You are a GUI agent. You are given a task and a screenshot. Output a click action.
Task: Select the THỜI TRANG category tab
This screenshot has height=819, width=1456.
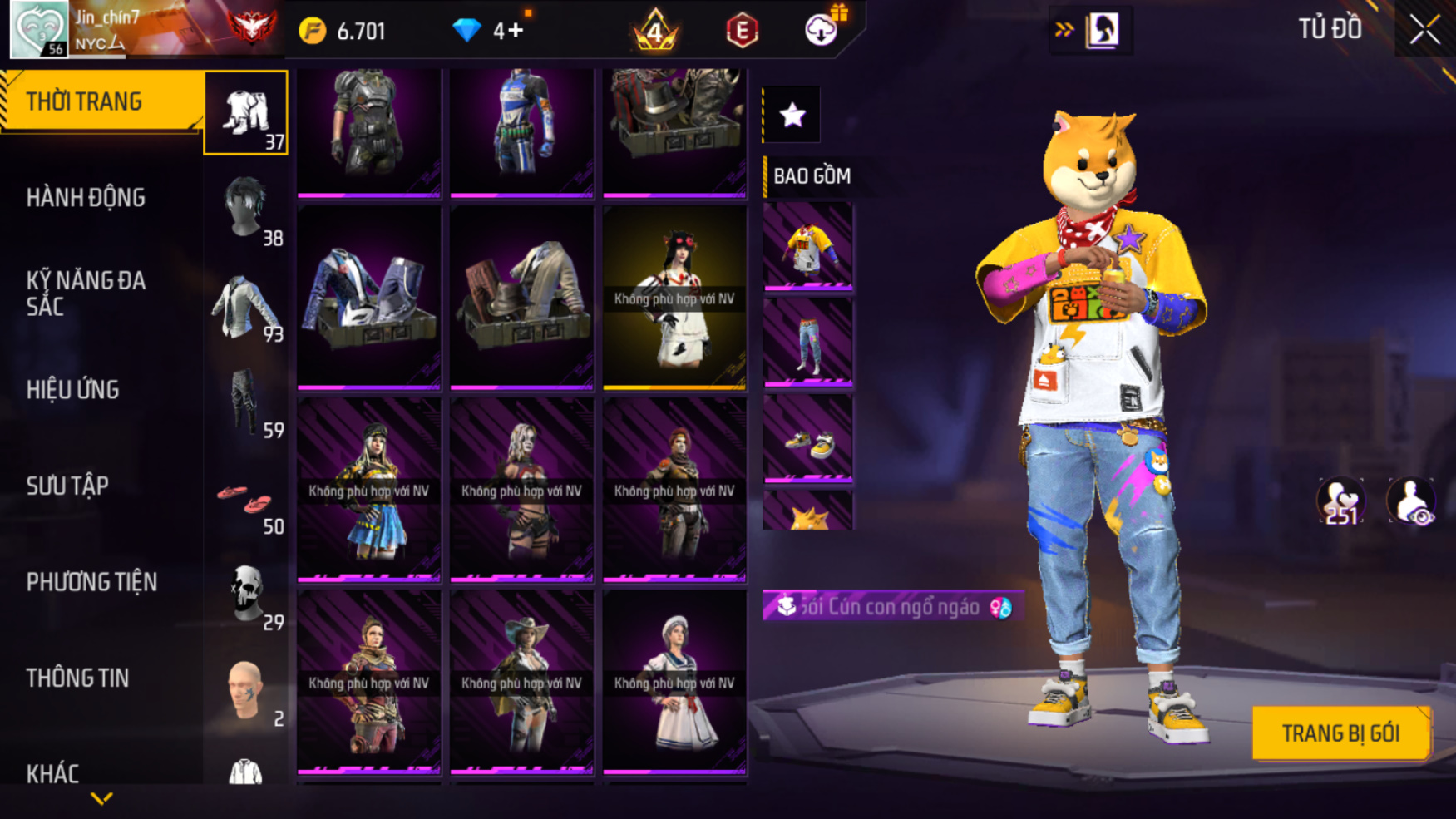84,101
